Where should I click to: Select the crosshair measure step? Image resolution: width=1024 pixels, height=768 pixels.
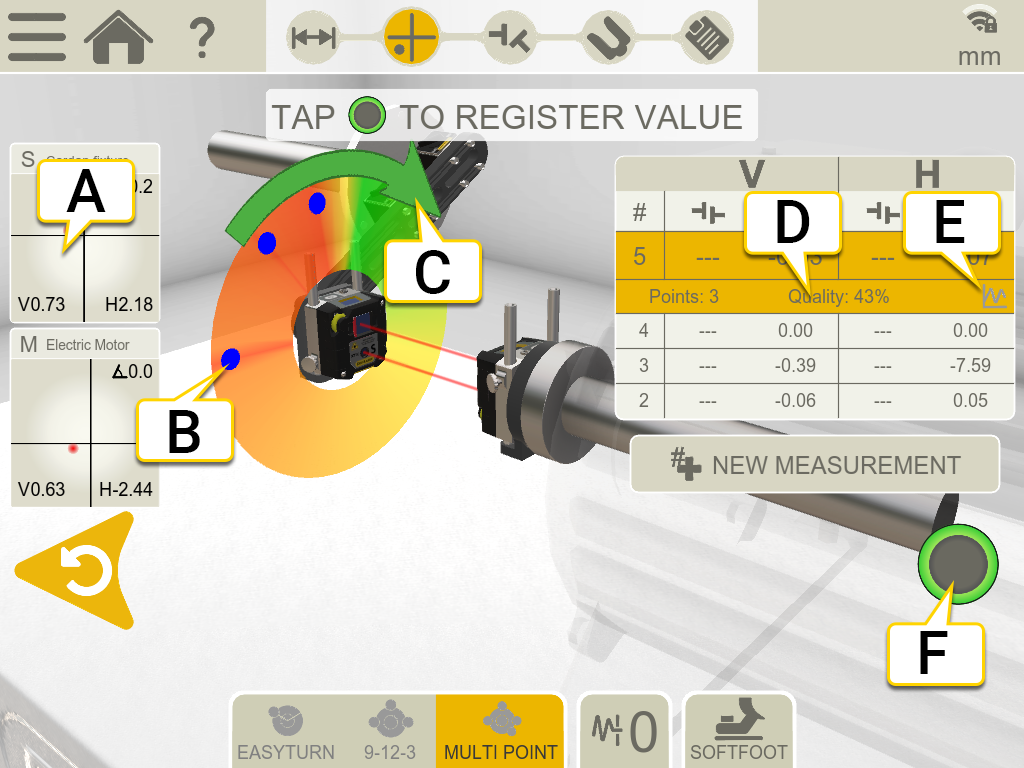[x=411, y=37]
